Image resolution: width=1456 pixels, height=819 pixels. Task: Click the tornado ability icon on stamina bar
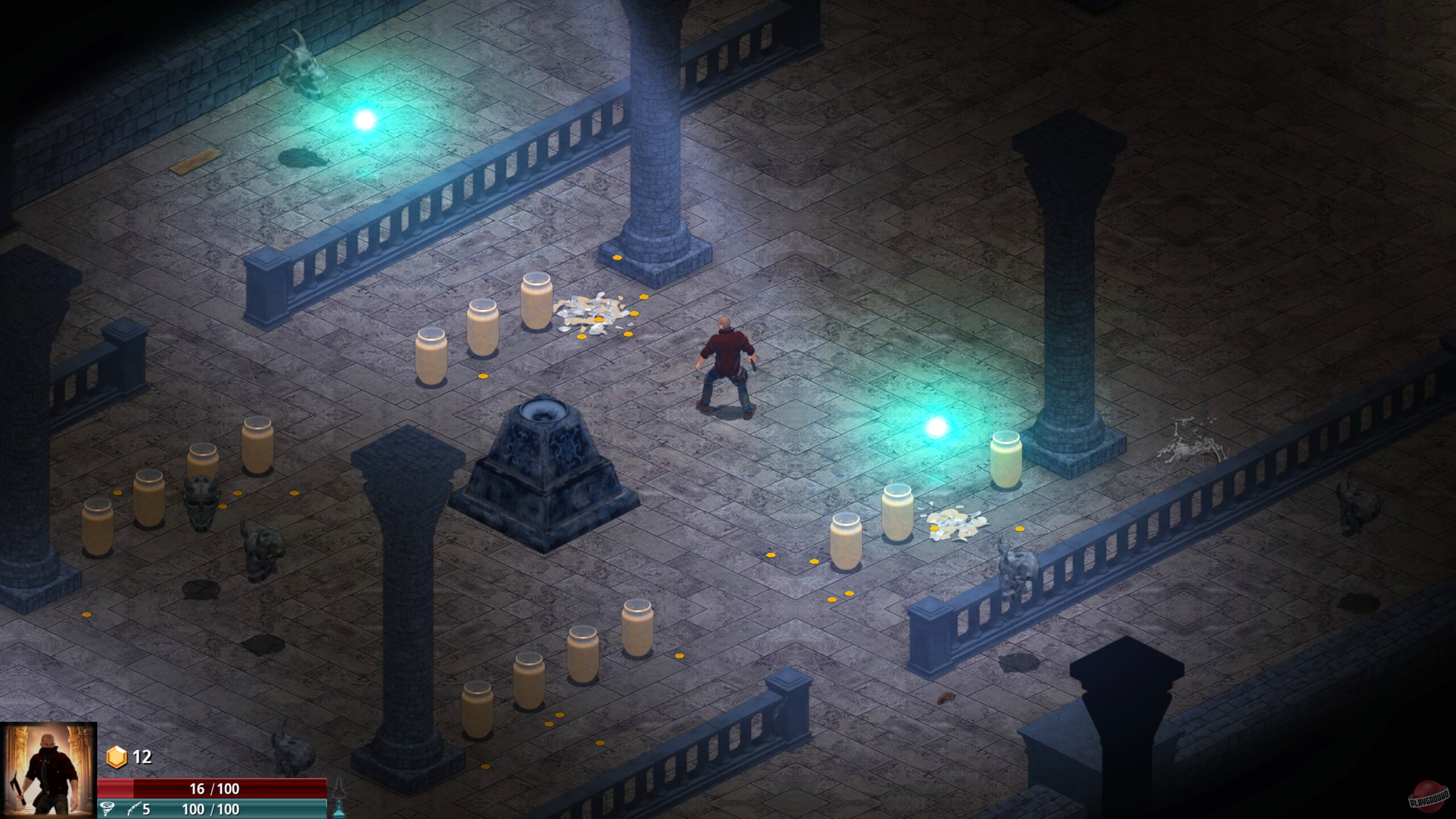point(107,809)
